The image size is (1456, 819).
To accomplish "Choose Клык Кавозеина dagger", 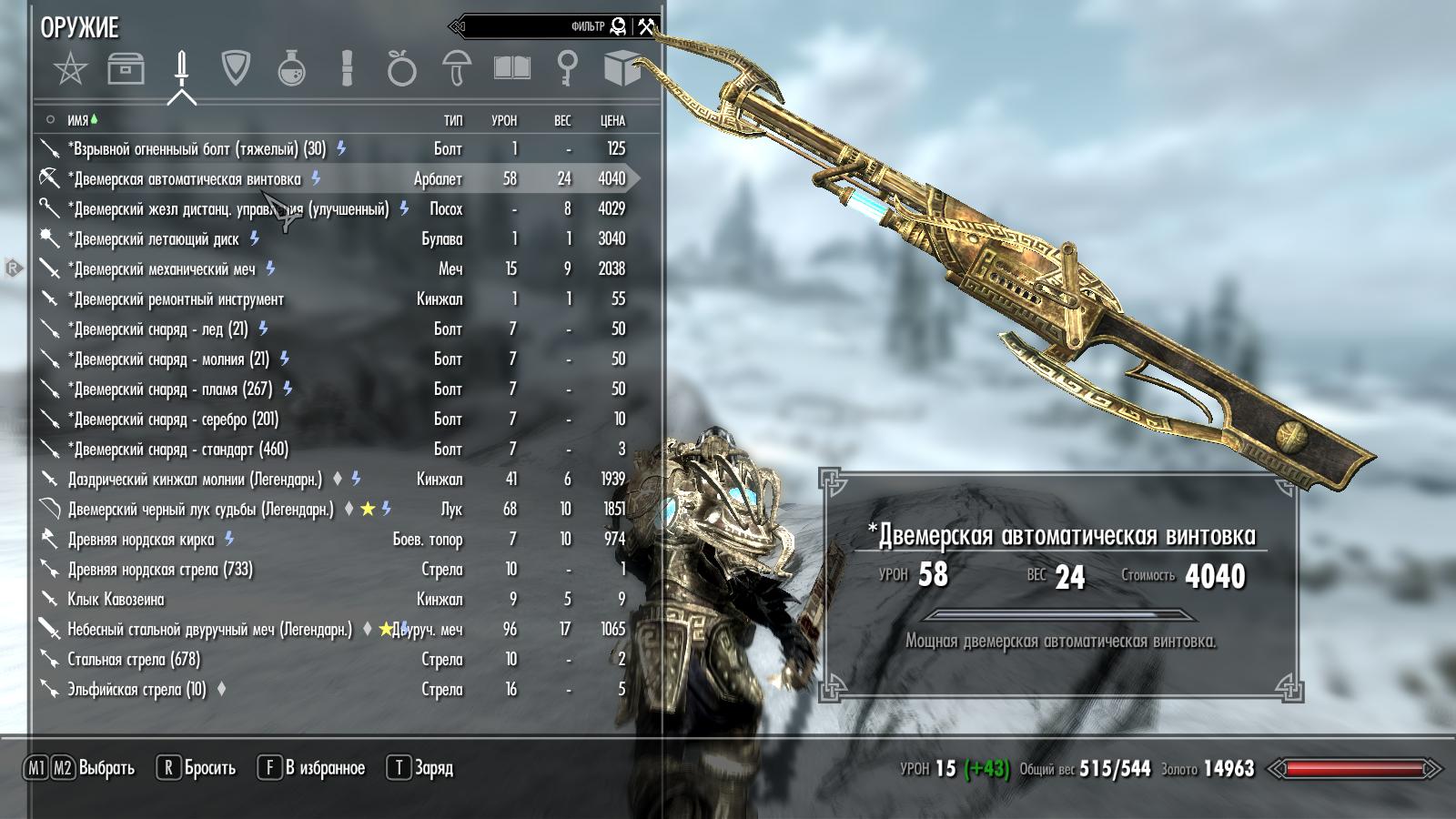I will 116,600.
